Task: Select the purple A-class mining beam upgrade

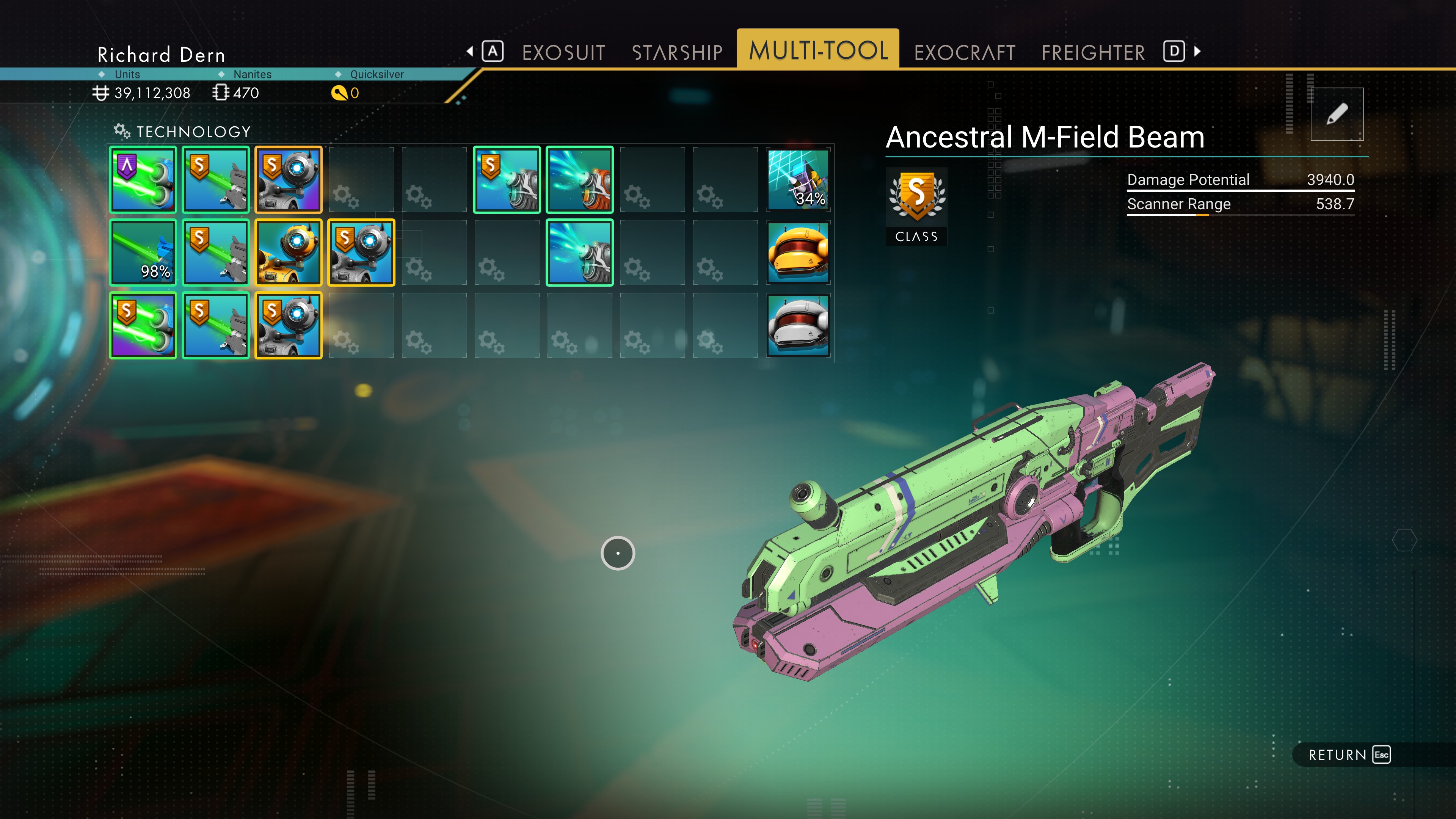Action: tap(143, 180)
